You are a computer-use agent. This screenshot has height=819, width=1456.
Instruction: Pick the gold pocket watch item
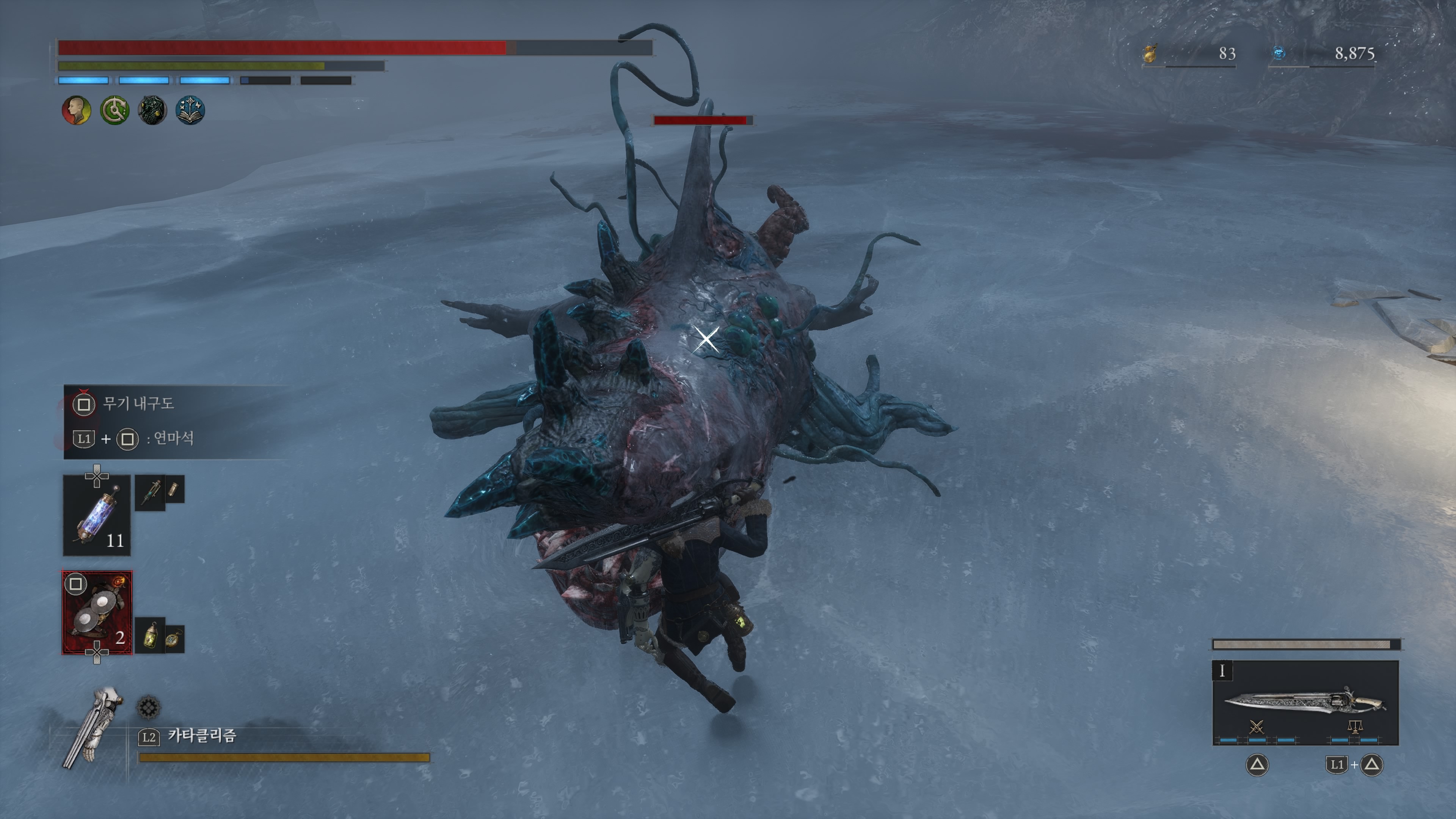tap(174, 639)
